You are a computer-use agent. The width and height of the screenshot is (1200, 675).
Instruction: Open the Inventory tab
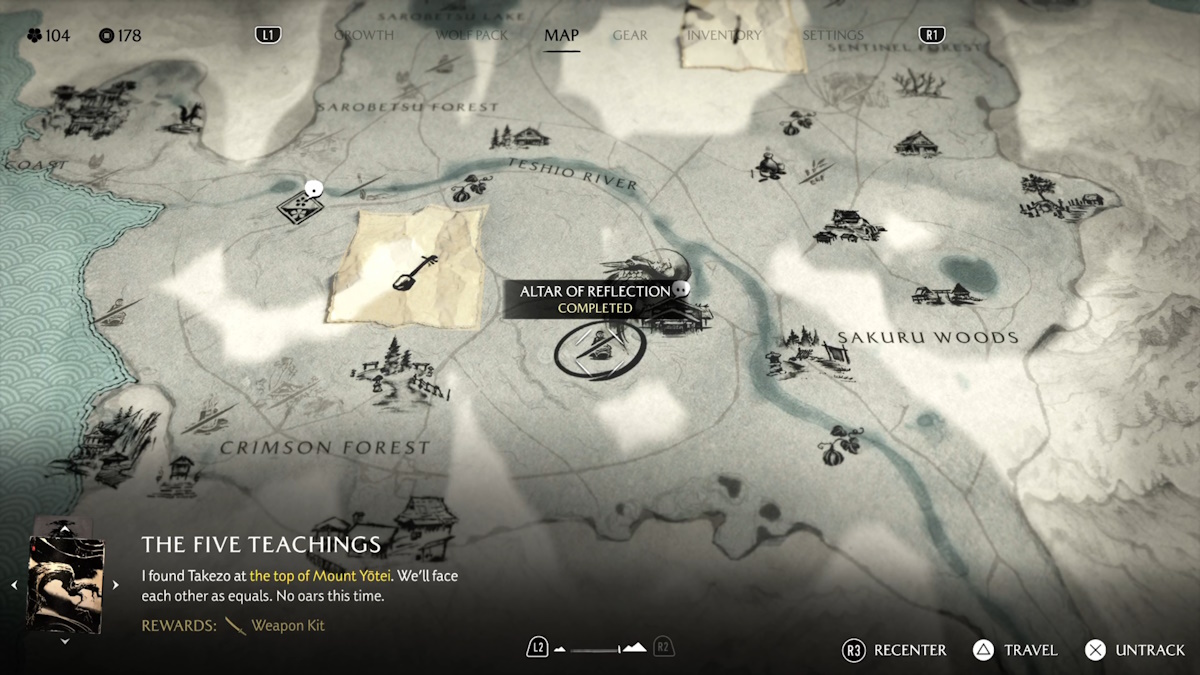(x=724, y=35)
